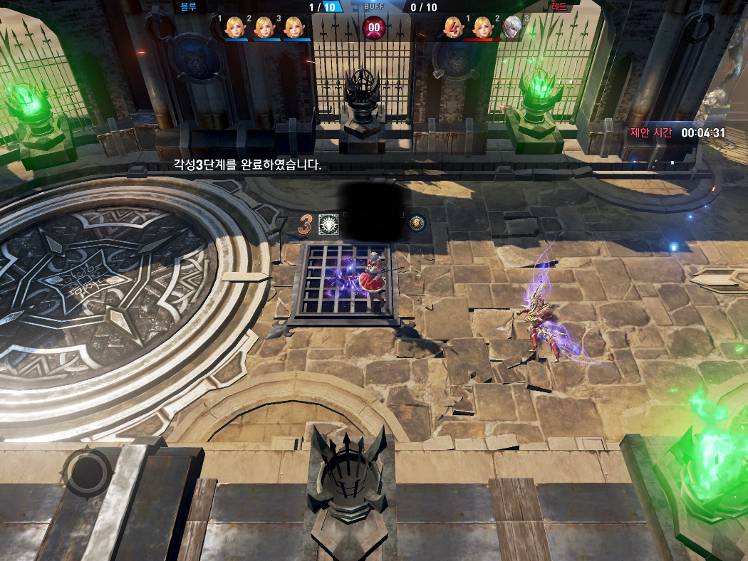Click the white sunburst awakening icon
The width and height of the screenshot is (748, 561).
(328, 224)
